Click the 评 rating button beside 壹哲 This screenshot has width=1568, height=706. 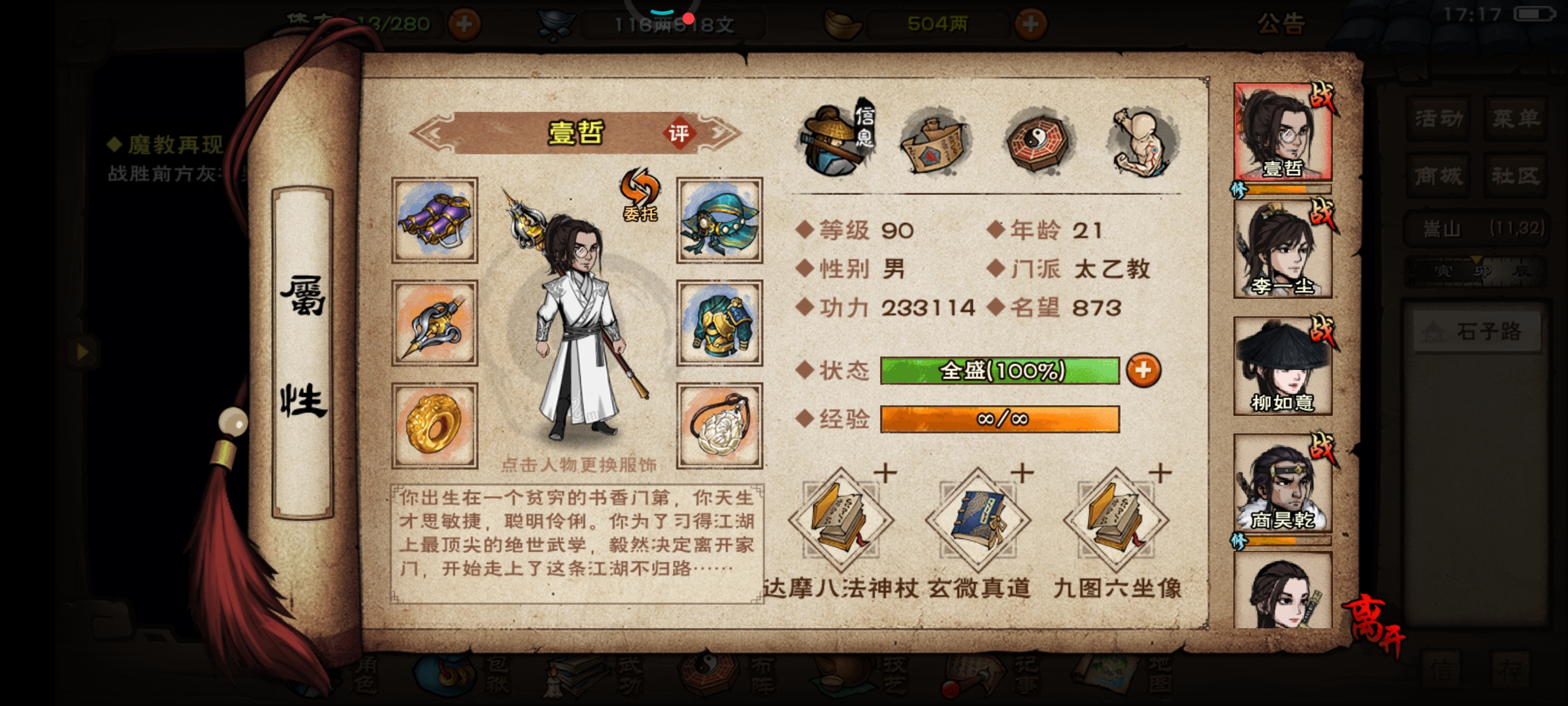(x=678, y=133)
